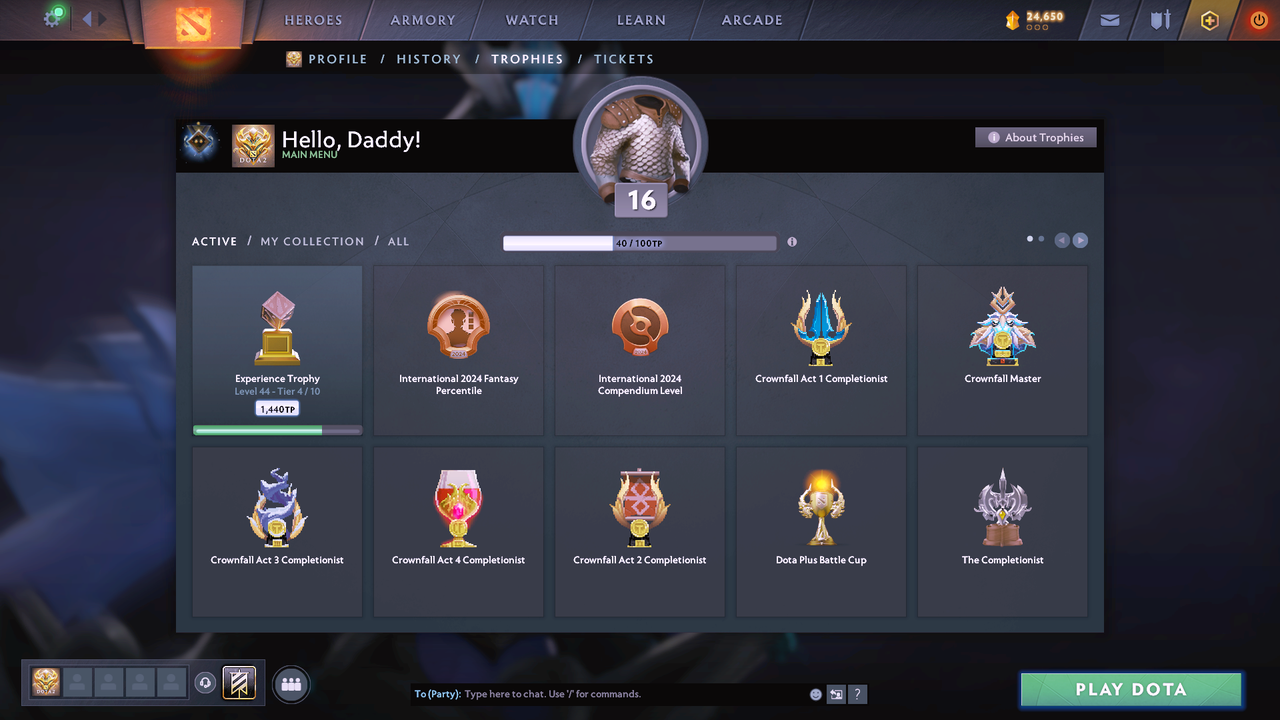This screenshot has height=720, width=1280.
Task: Open the Dota Plus hexagon icon
Action: [1209, 20]
